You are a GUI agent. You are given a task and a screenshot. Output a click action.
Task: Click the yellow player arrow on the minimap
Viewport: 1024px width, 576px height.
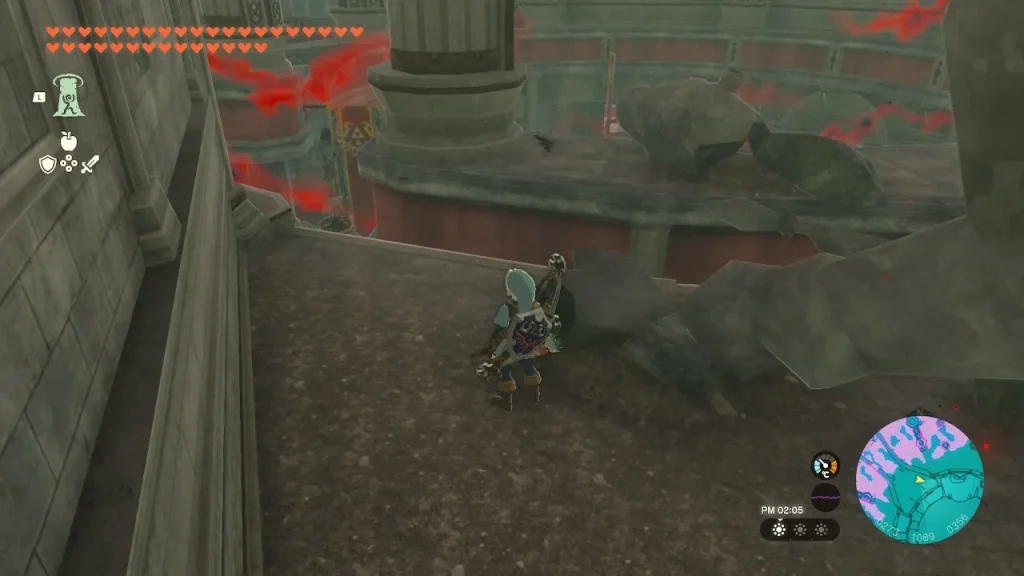(918, 480)
